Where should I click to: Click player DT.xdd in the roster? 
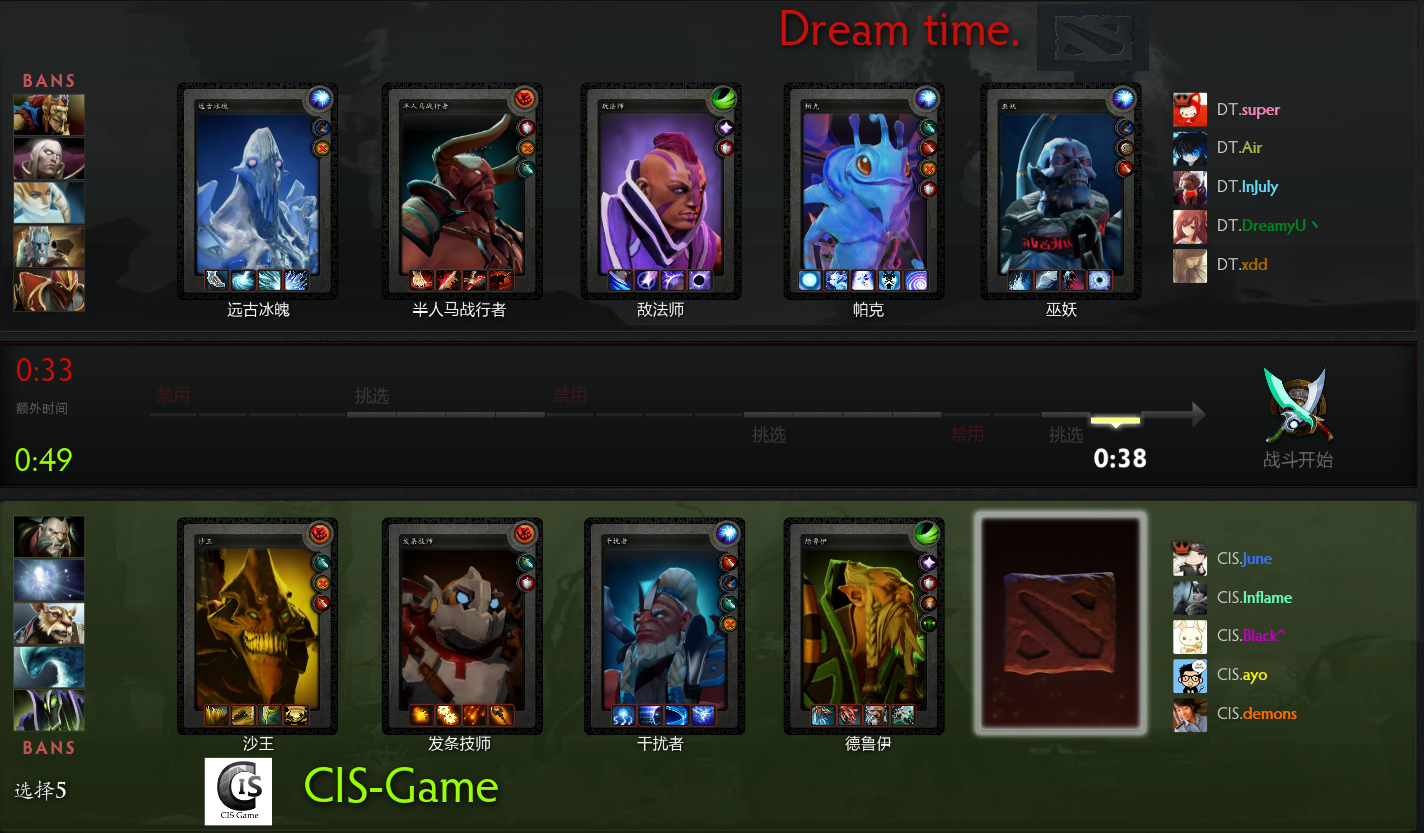tap(1241, 265)
